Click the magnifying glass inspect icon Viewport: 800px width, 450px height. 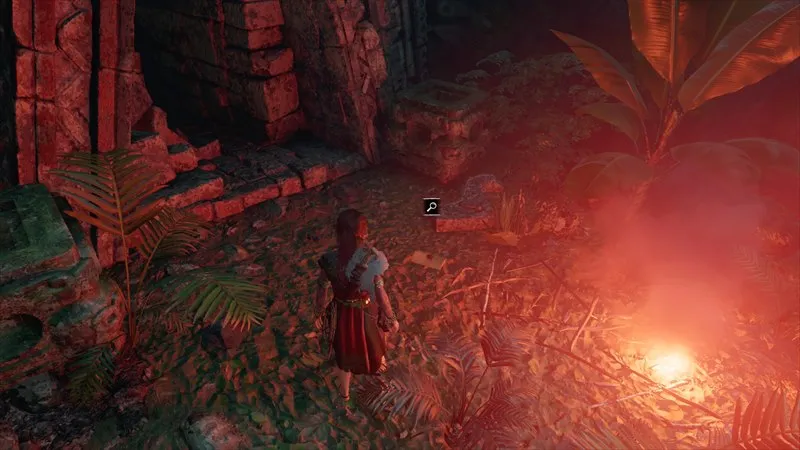coord(432,207)
